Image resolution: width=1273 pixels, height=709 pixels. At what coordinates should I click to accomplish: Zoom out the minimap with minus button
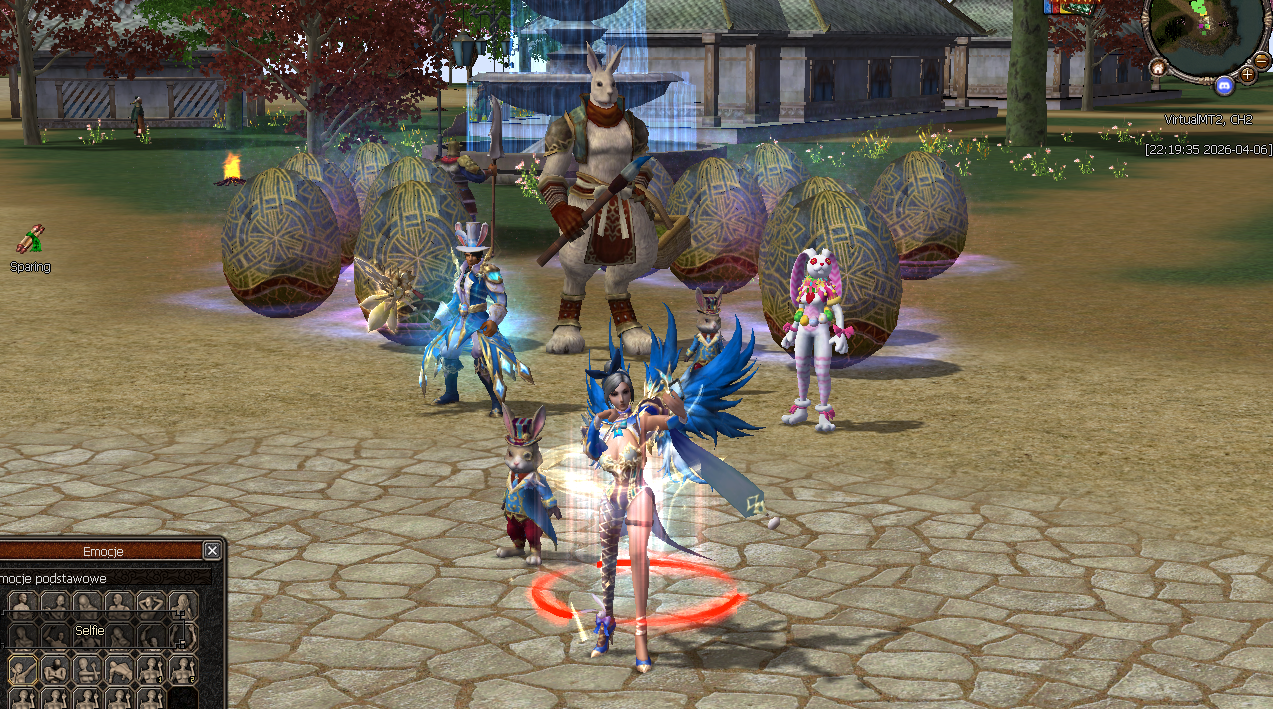pos(1262,60)
